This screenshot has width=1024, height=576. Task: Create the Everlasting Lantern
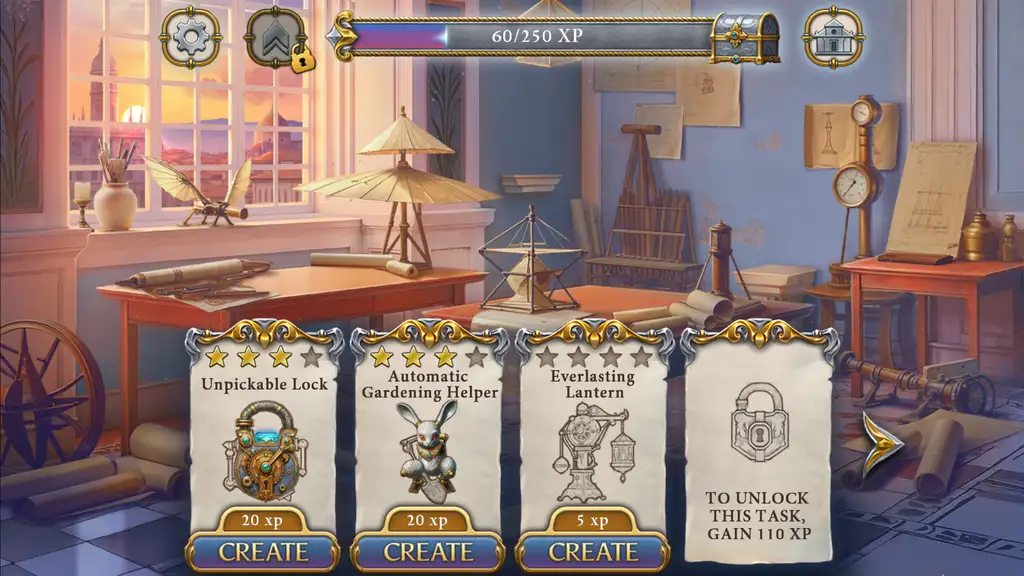pos(593,551)
